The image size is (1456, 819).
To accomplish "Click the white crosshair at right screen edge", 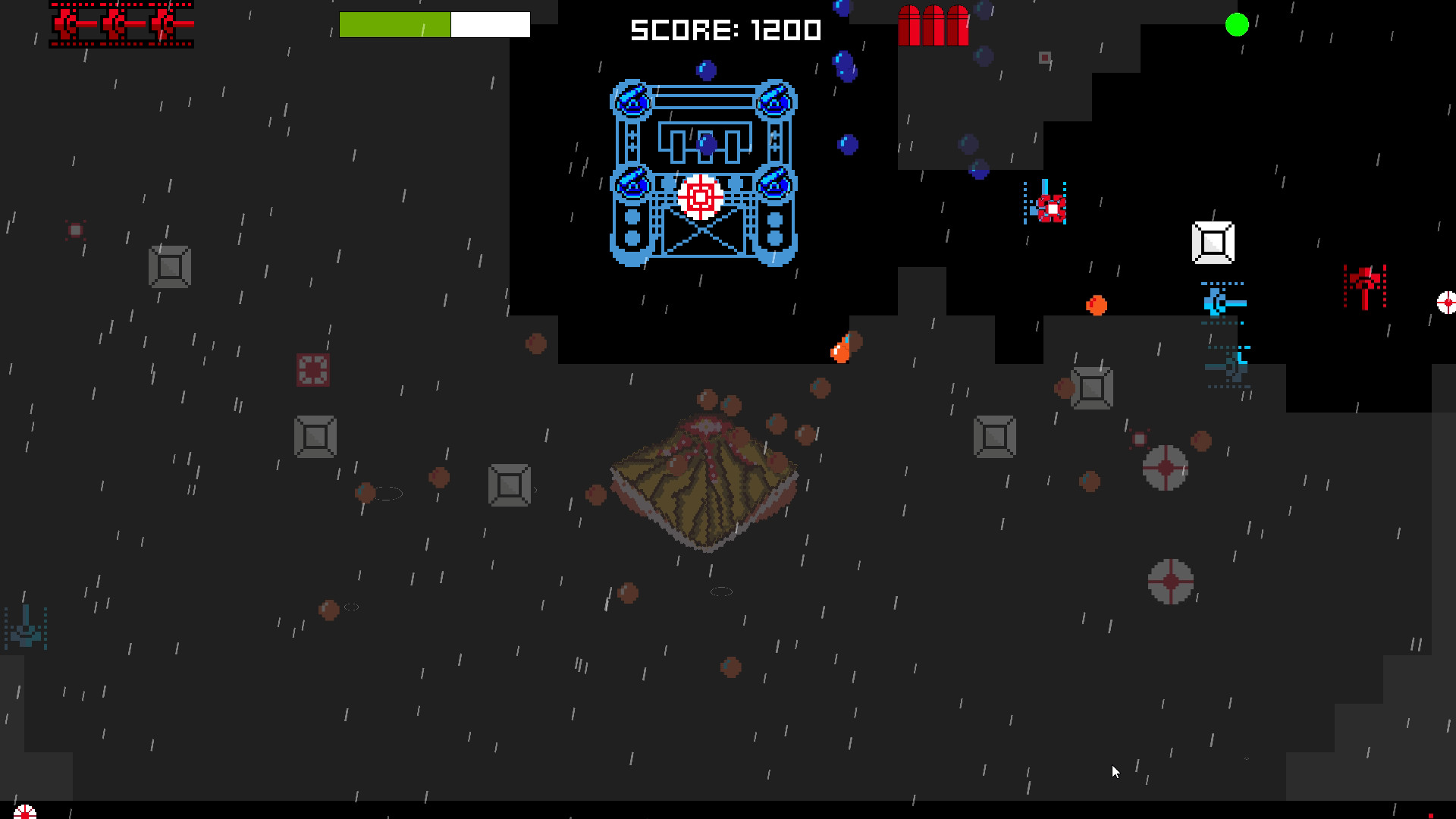I will (1448, 302).
